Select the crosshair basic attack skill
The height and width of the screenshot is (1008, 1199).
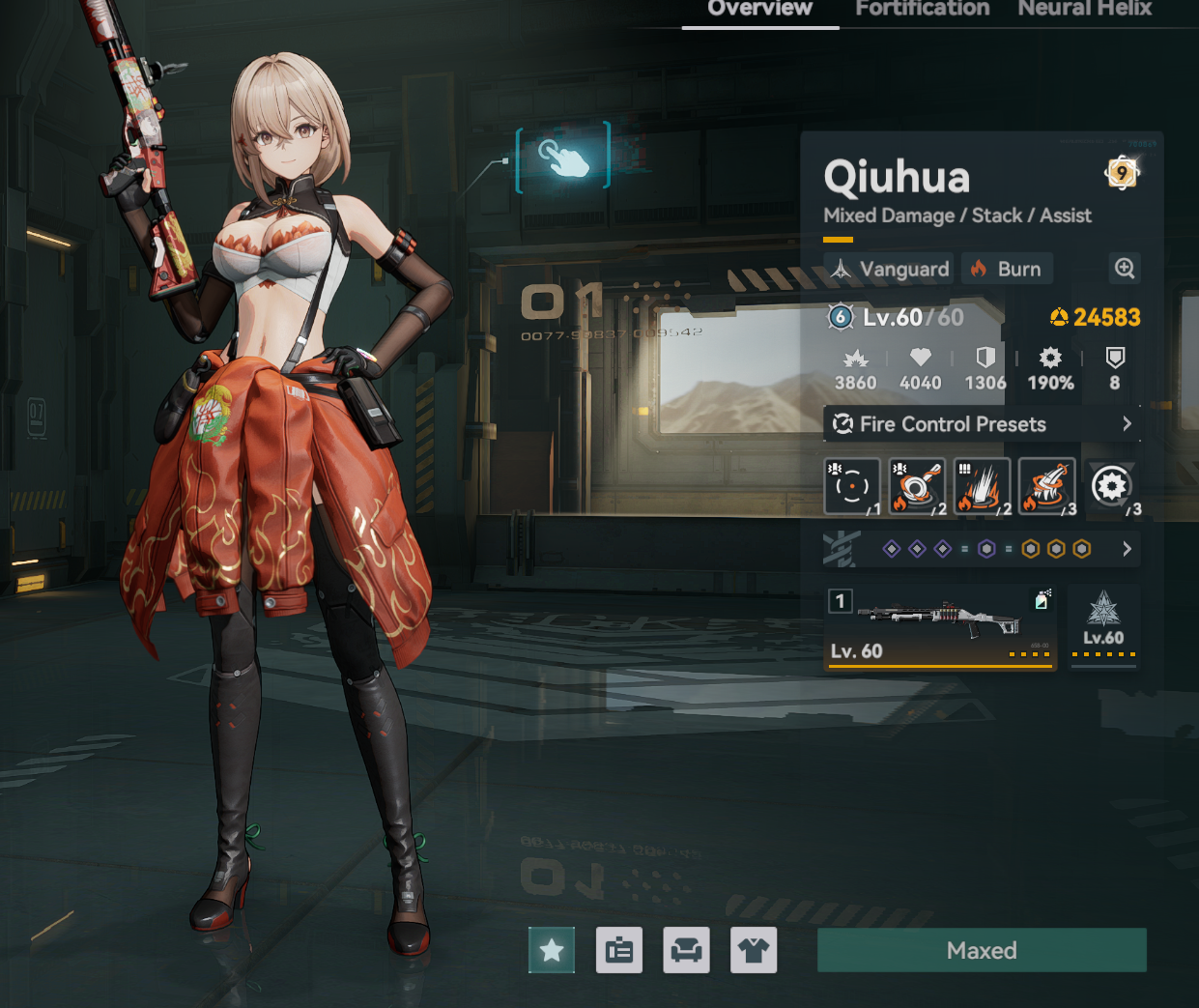click(851, 485)
